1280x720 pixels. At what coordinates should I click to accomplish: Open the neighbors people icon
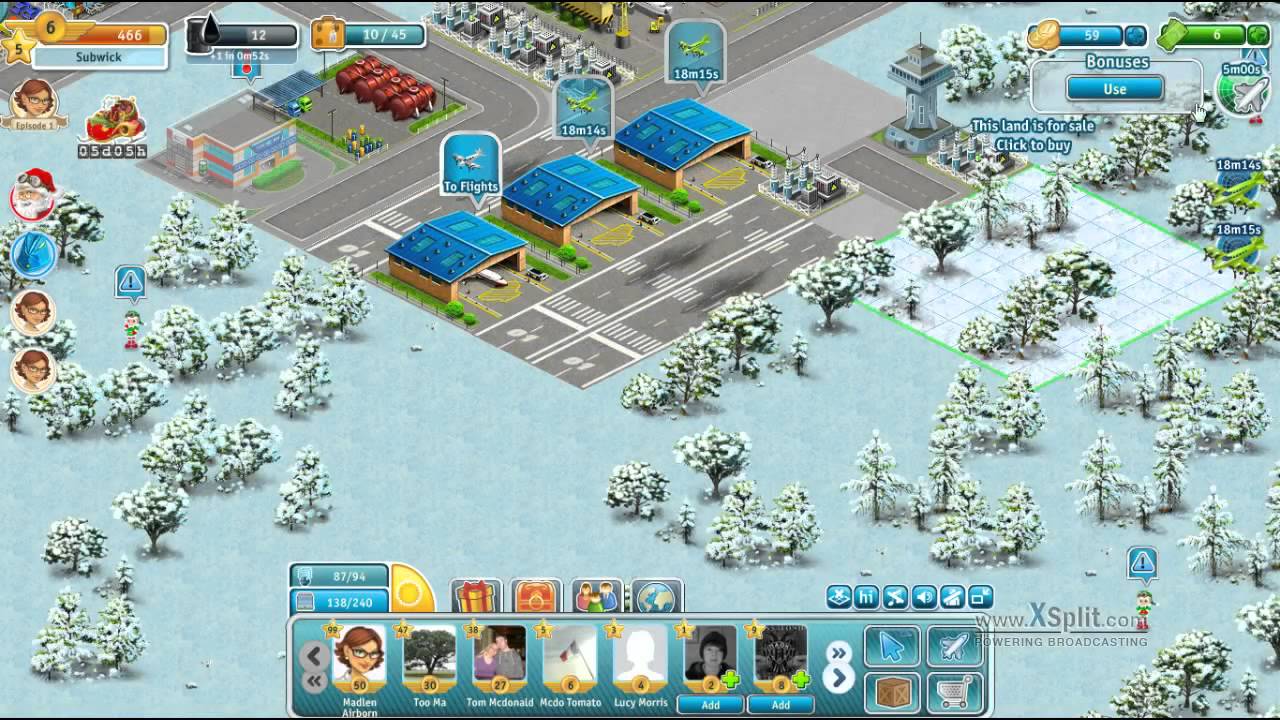598,598
